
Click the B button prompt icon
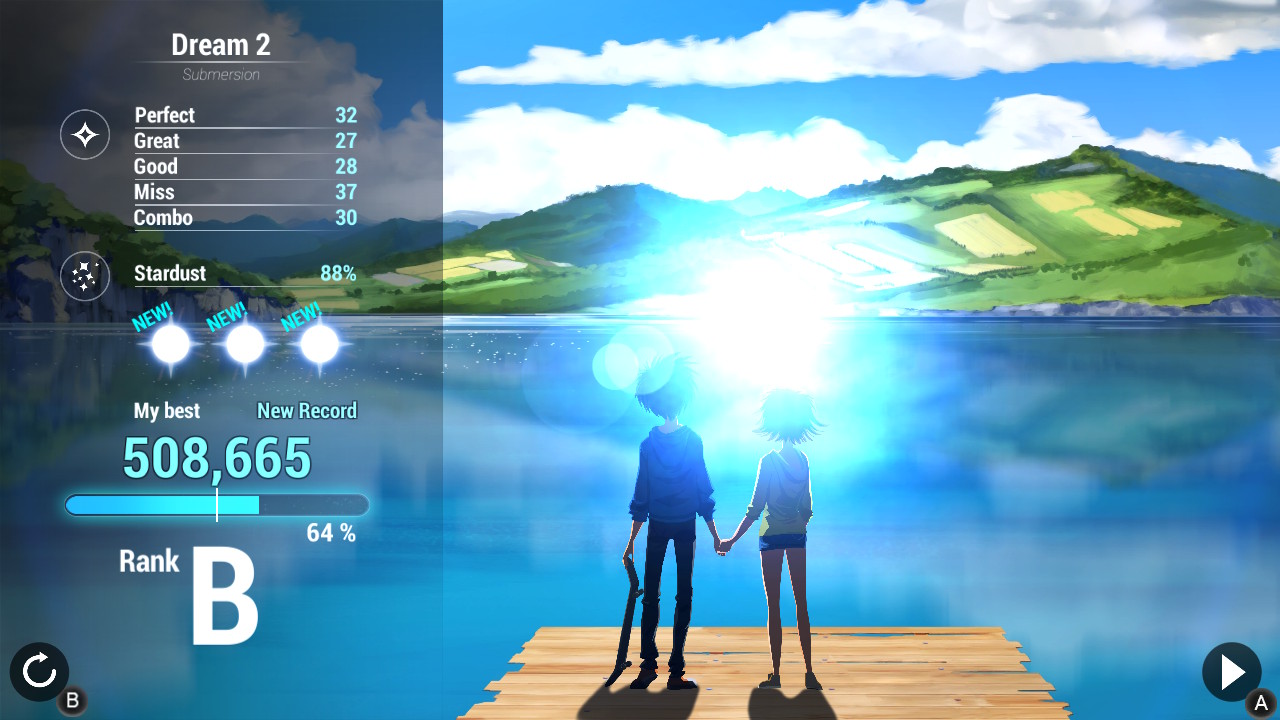[74, 701]
